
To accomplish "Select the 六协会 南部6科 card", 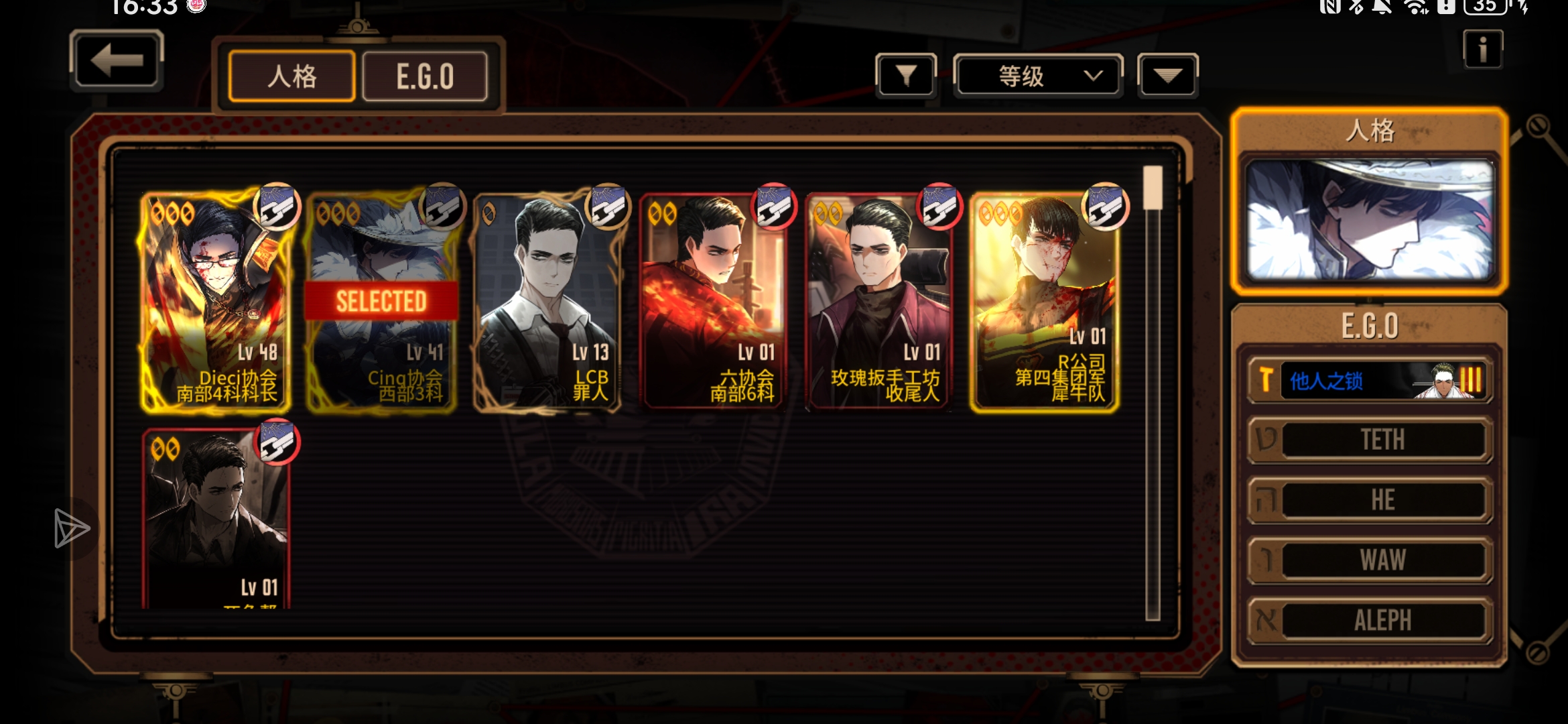I will coord(713,302).
